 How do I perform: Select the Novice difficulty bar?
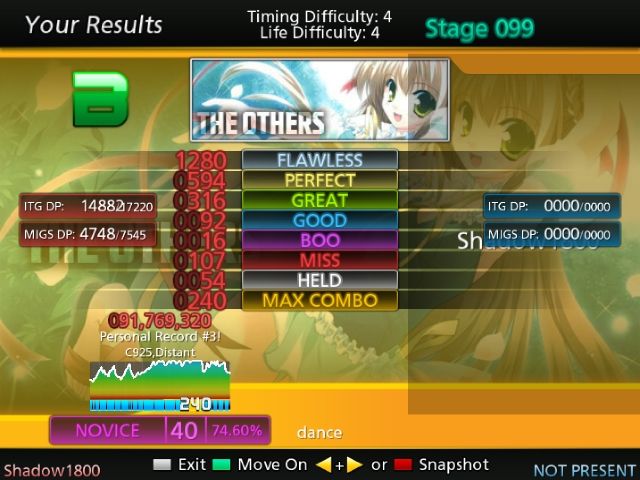160,430
